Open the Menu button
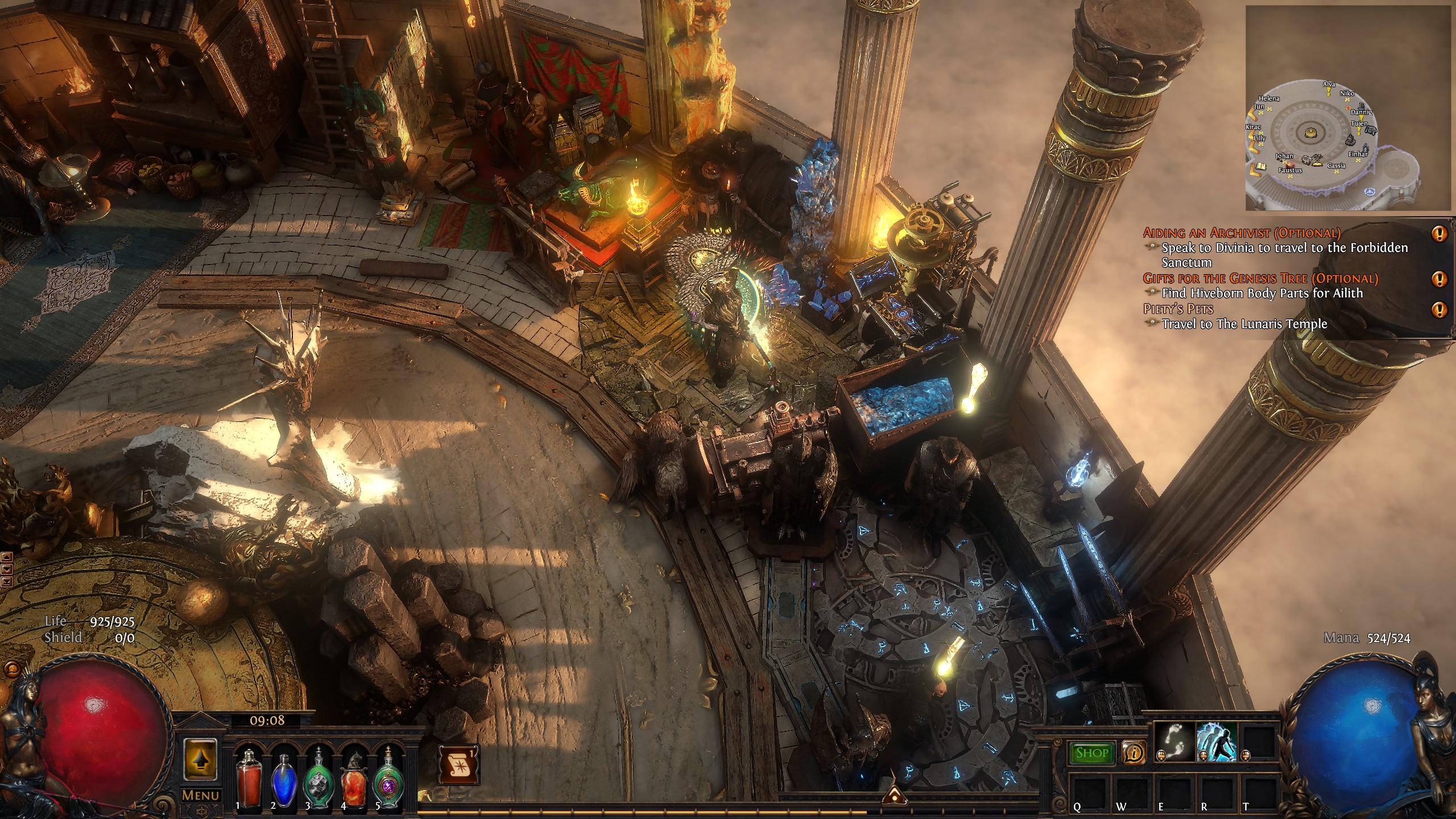This screenshot has width=1456, height=819. (201, 795)
